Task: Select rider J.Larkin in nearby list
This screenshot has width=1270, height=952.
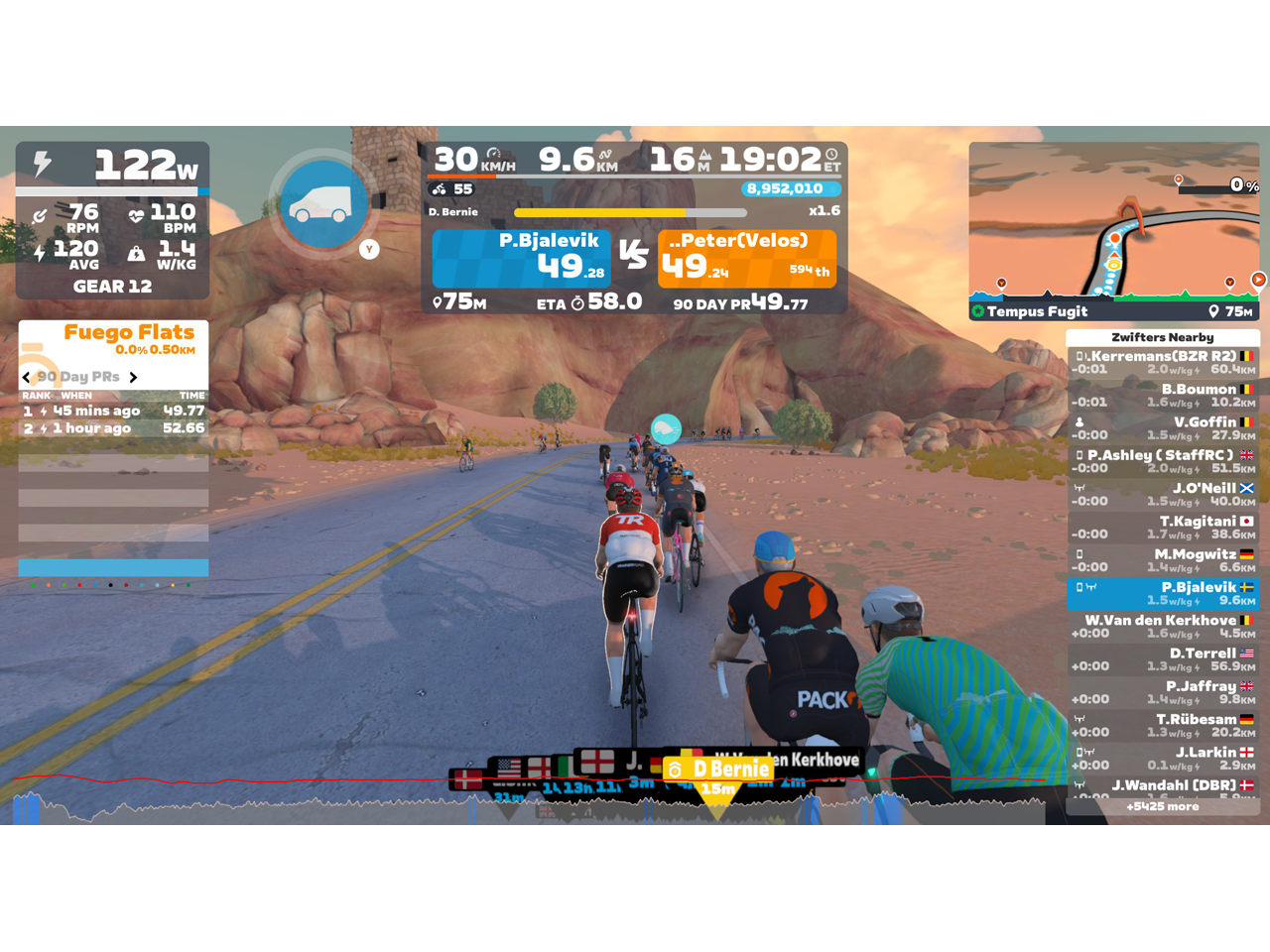Action: (1162, 759)
